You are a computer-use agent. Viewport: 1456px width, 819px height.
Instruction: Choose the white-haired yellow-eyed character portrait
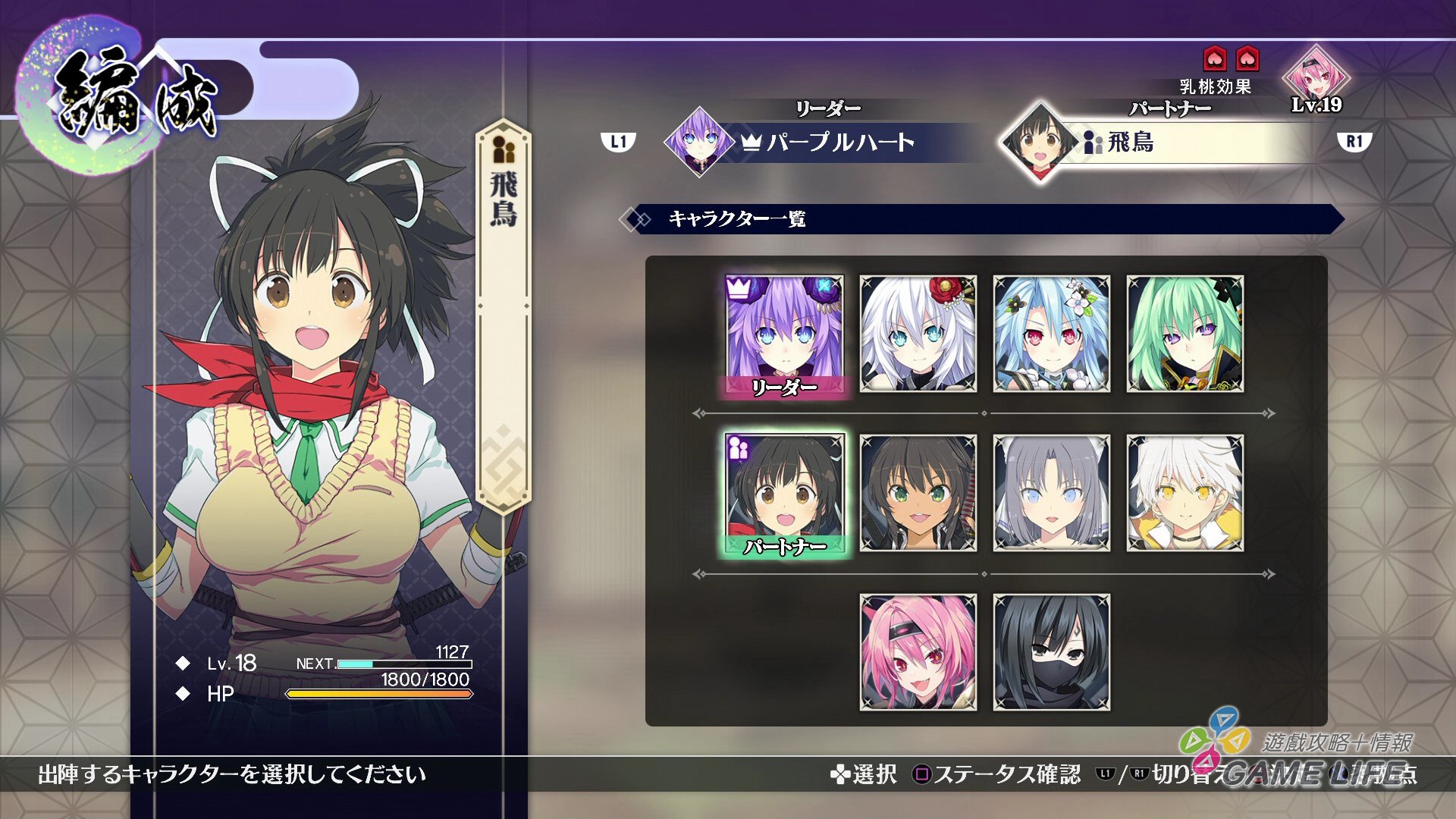tap(1185, 493)
